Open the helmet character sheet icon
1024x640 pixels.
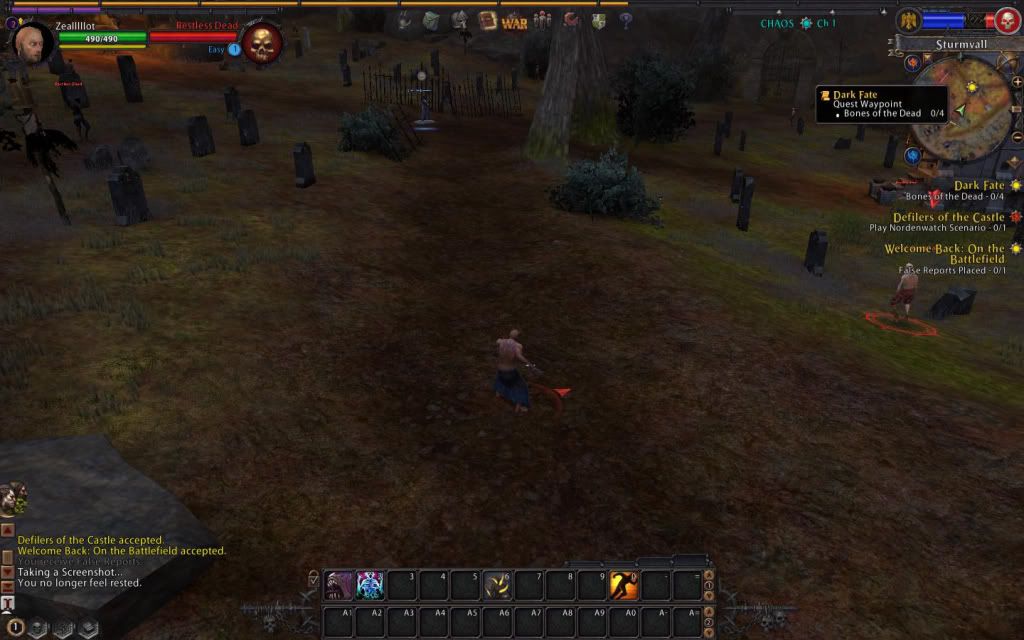459,21
